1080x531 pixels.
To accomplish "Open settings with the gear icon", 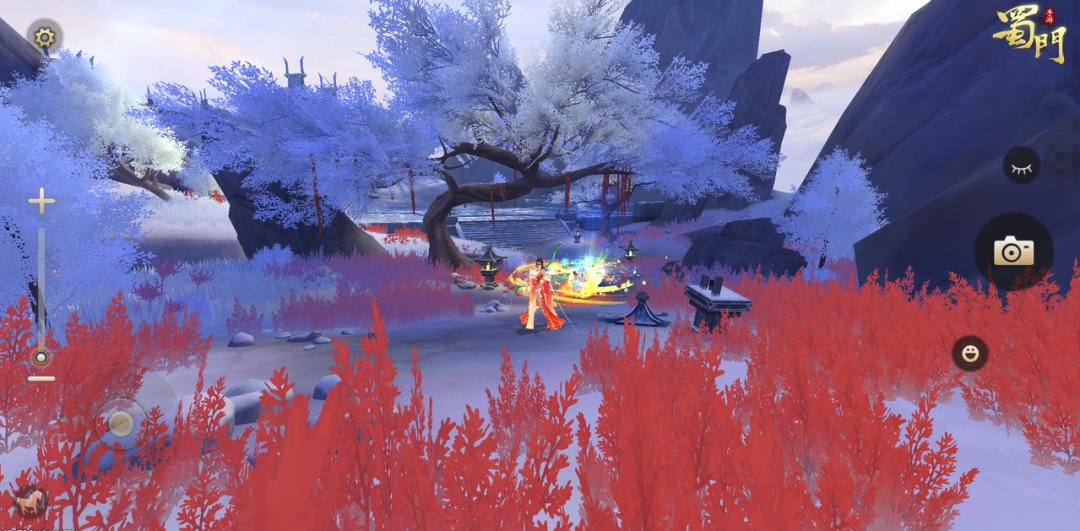I will [44, 38].
